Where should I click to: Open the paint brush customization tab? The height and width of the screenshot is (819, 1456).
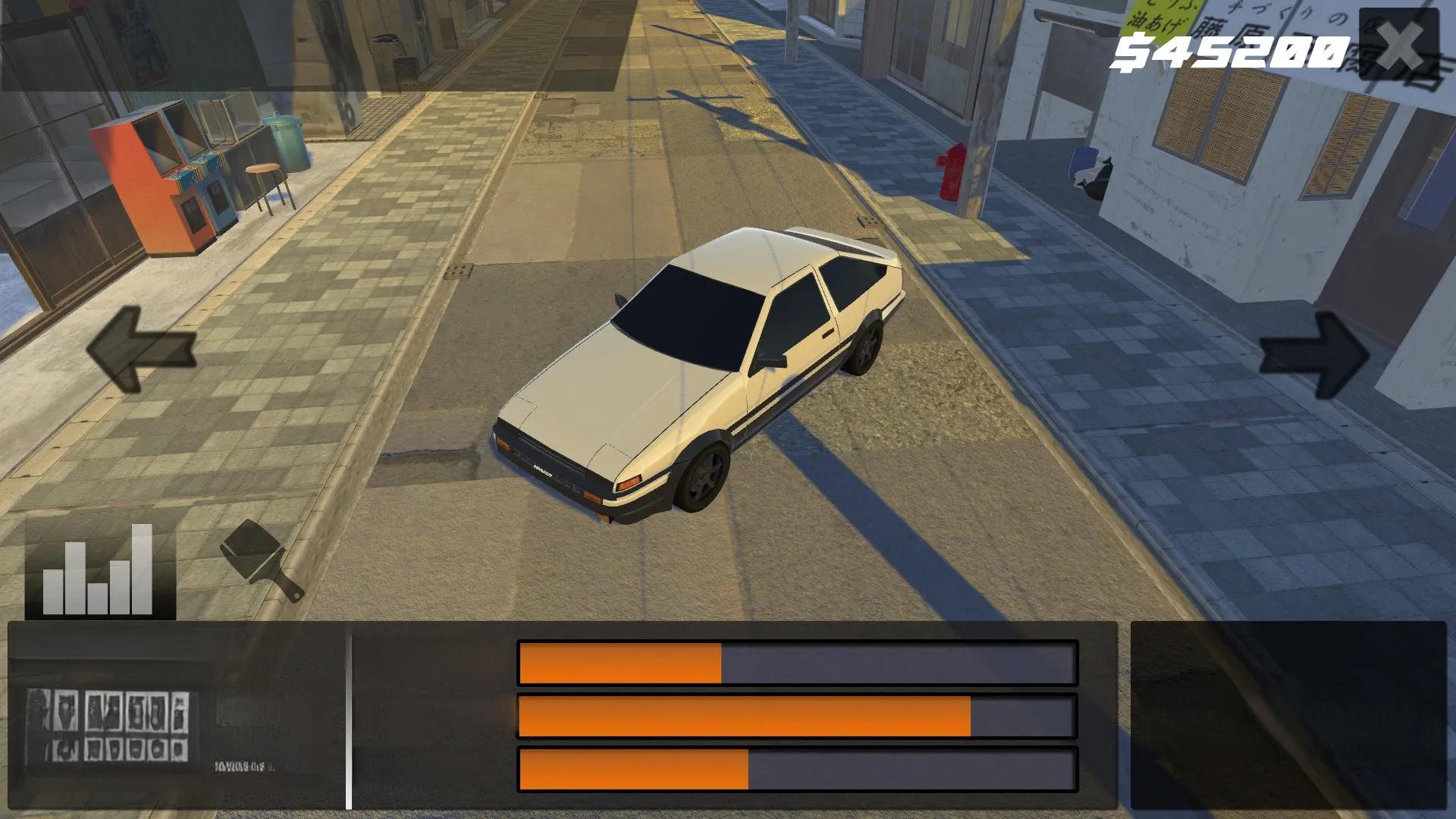(262, 560)
